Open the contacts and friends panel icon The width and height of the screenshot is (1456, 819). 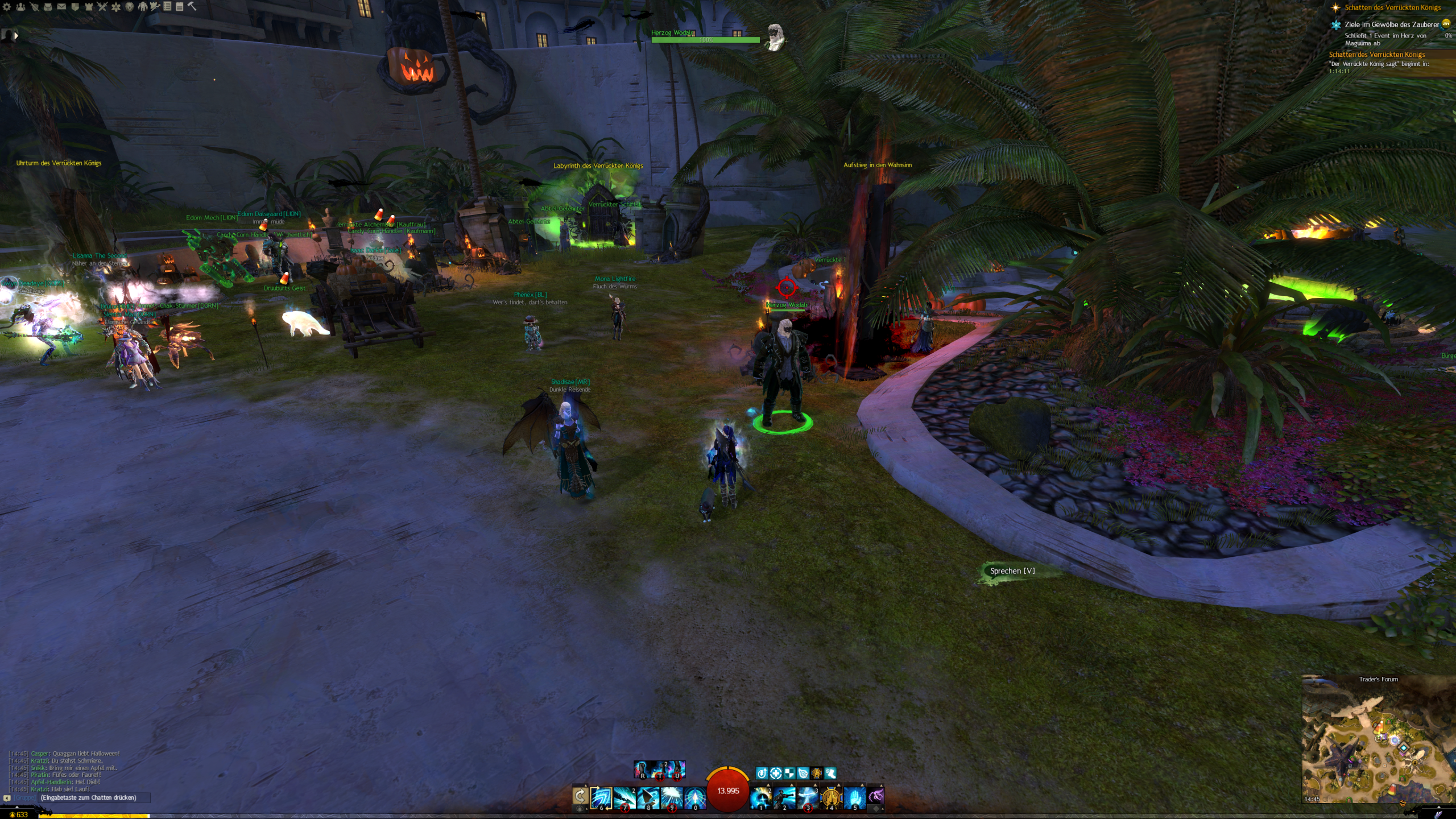(20, 7)
